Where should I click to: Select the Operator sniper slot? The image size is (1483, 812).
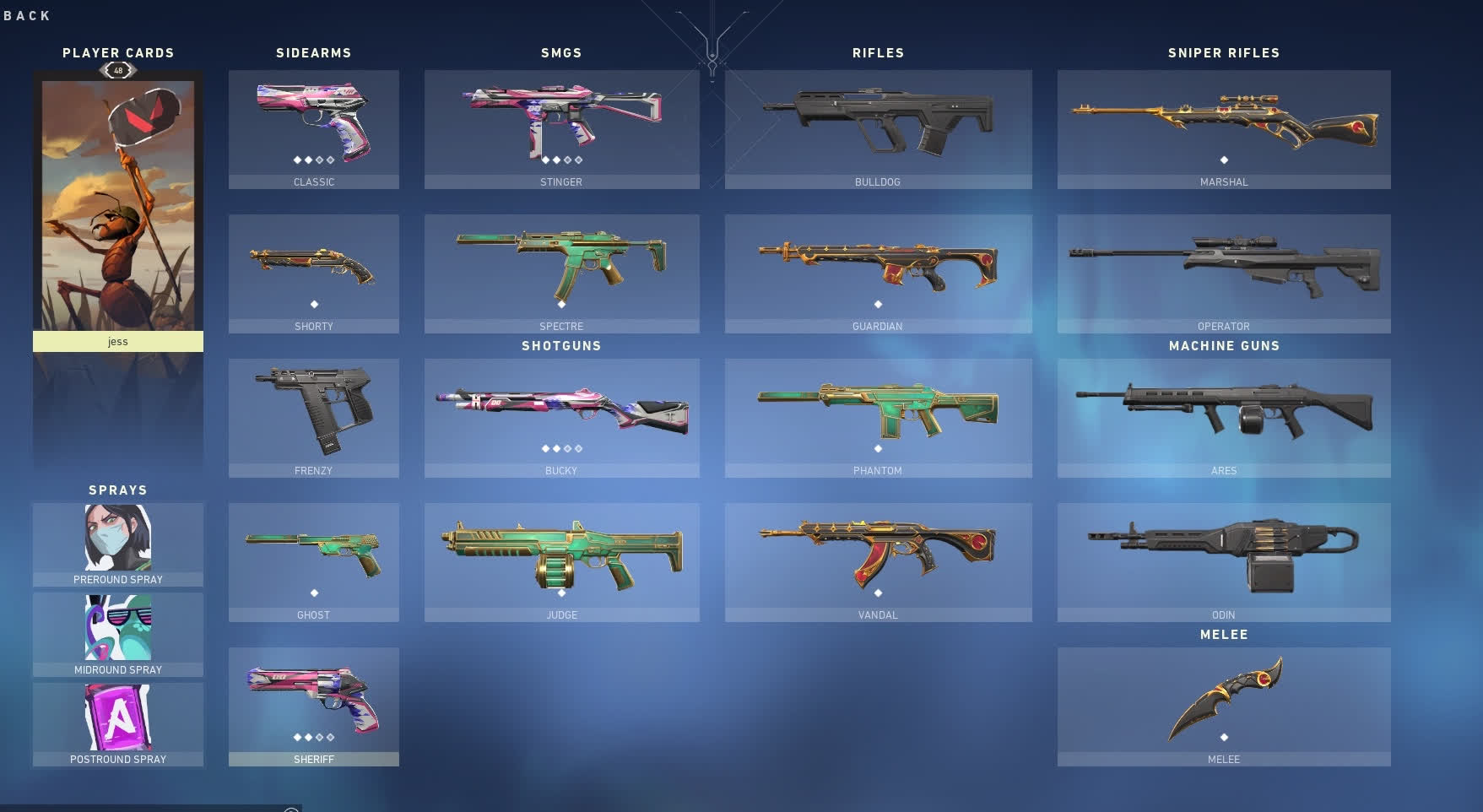tap(1224, 273)
